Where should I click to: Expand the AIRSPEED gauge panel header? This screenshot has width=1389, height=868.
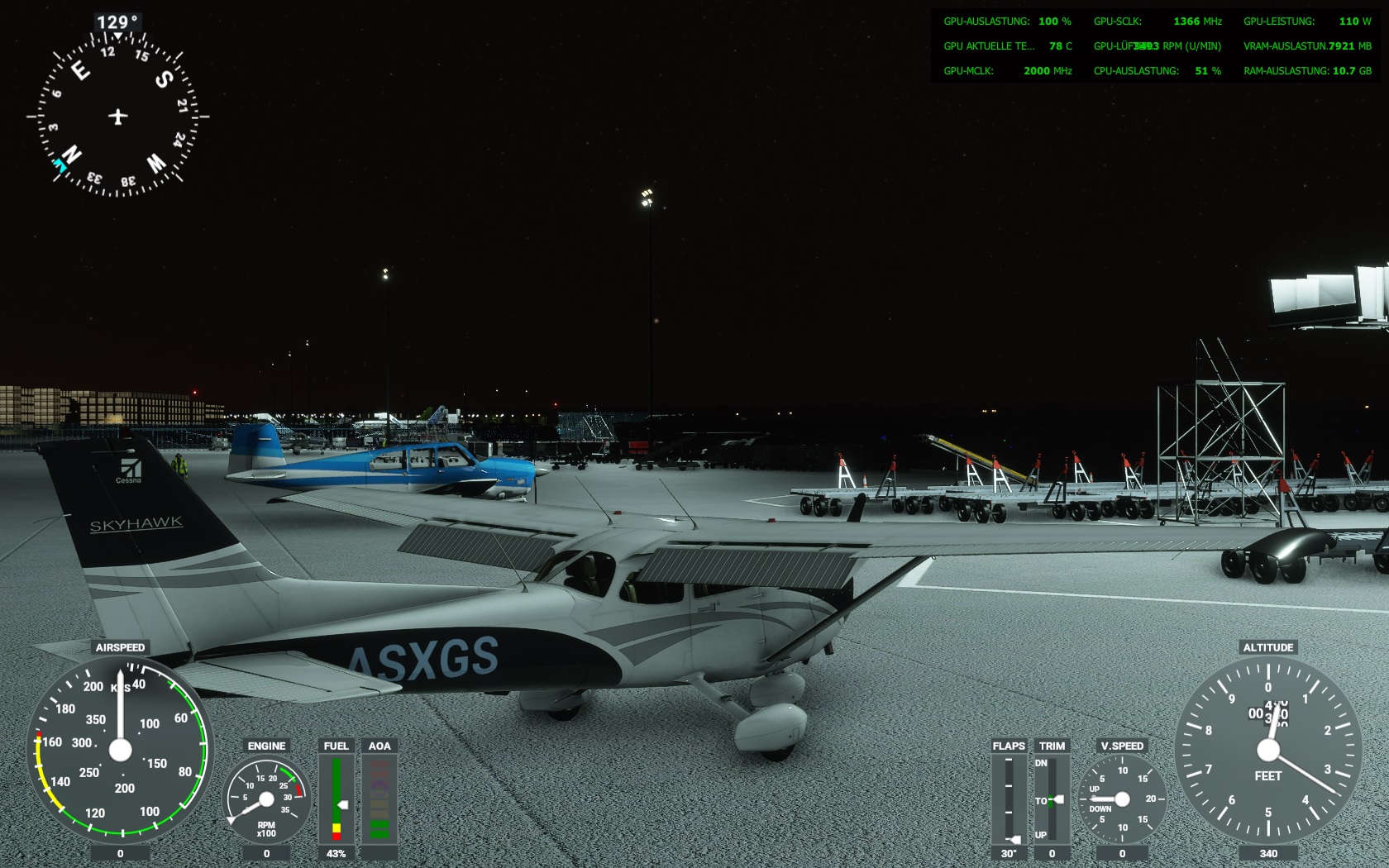(119, 646)
